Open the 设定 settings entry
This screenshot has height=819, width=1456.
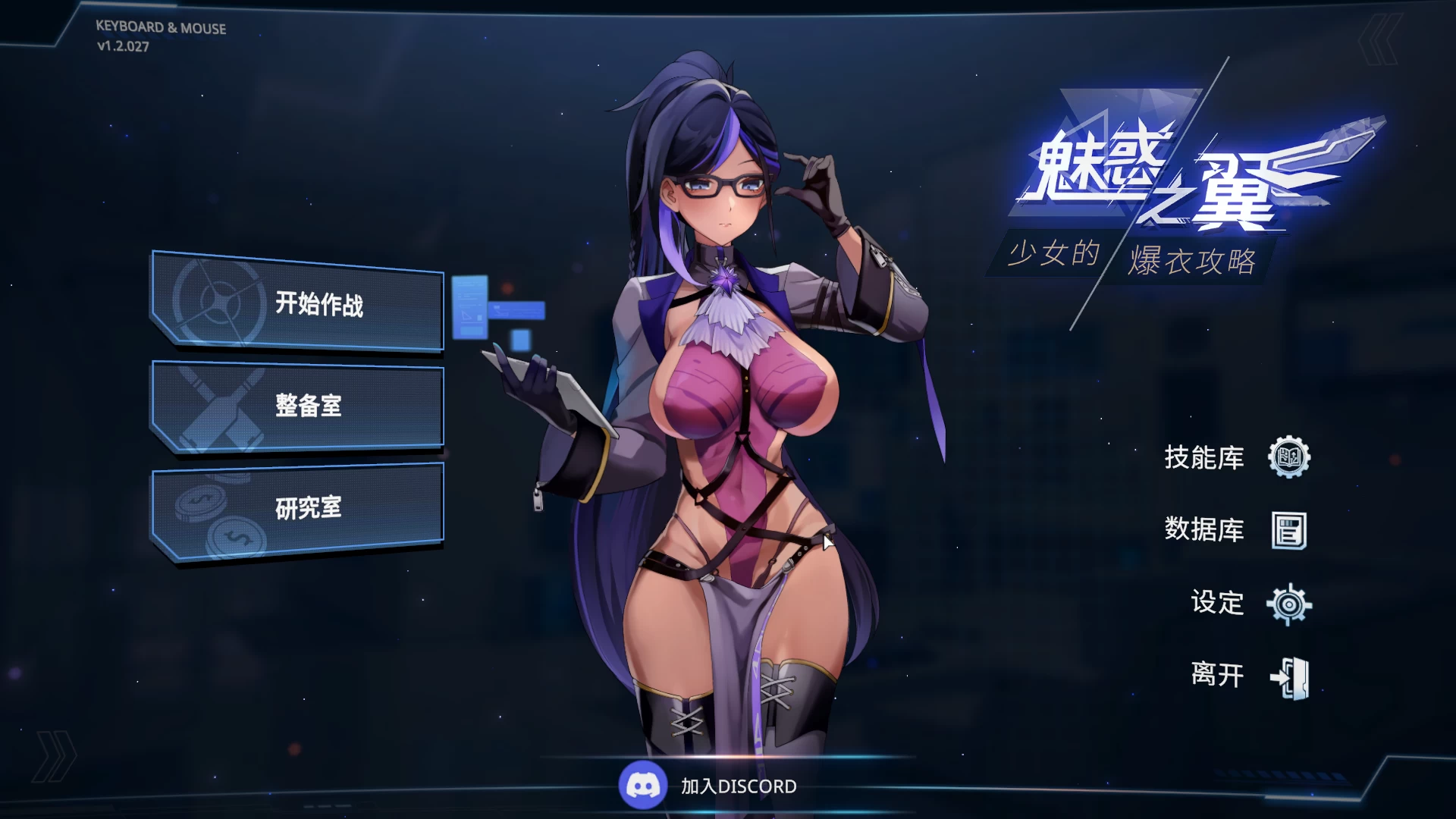tap(1219, 604)
